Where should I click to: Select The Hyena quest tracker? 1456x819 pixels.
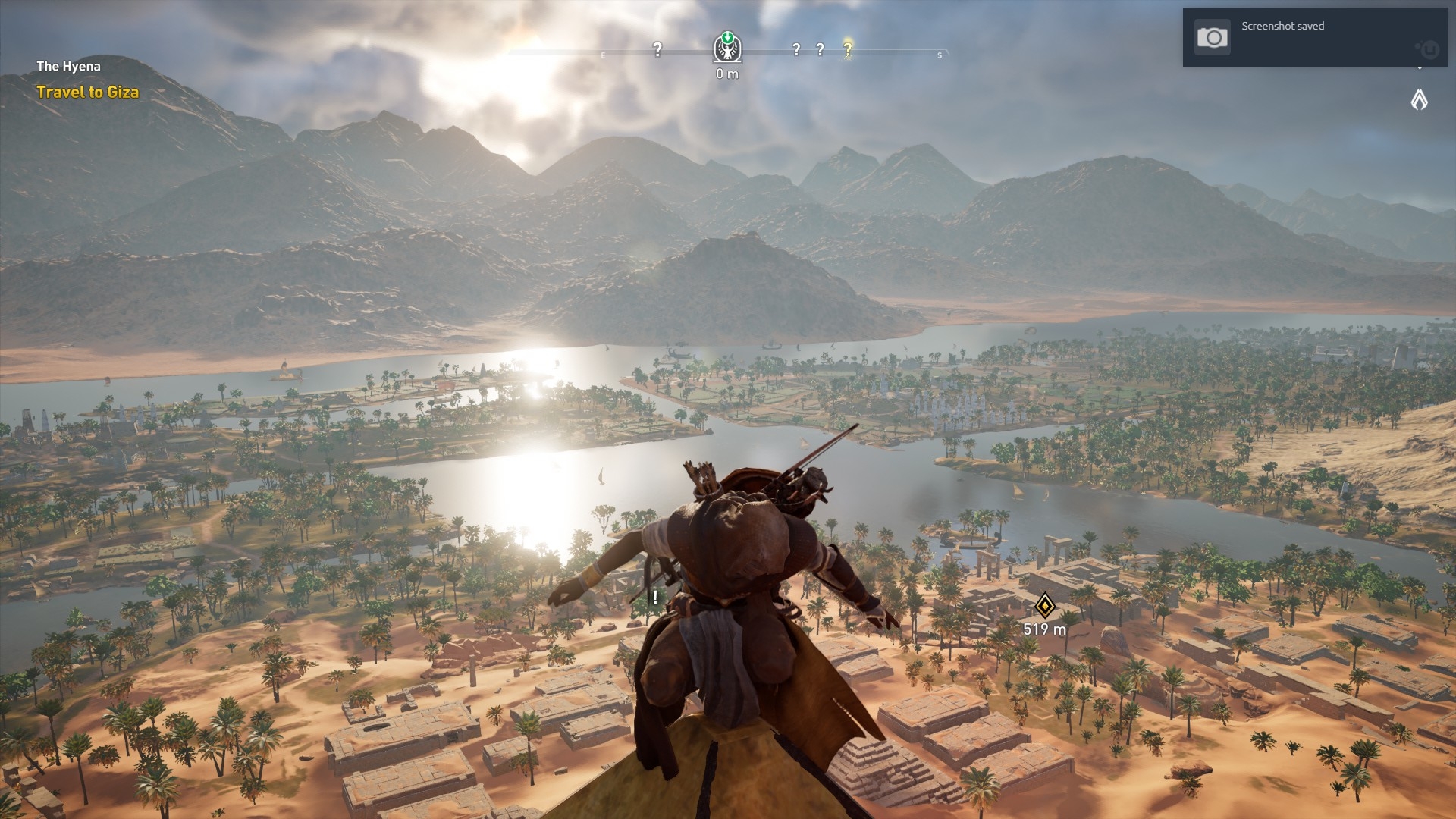click(69, 66)
